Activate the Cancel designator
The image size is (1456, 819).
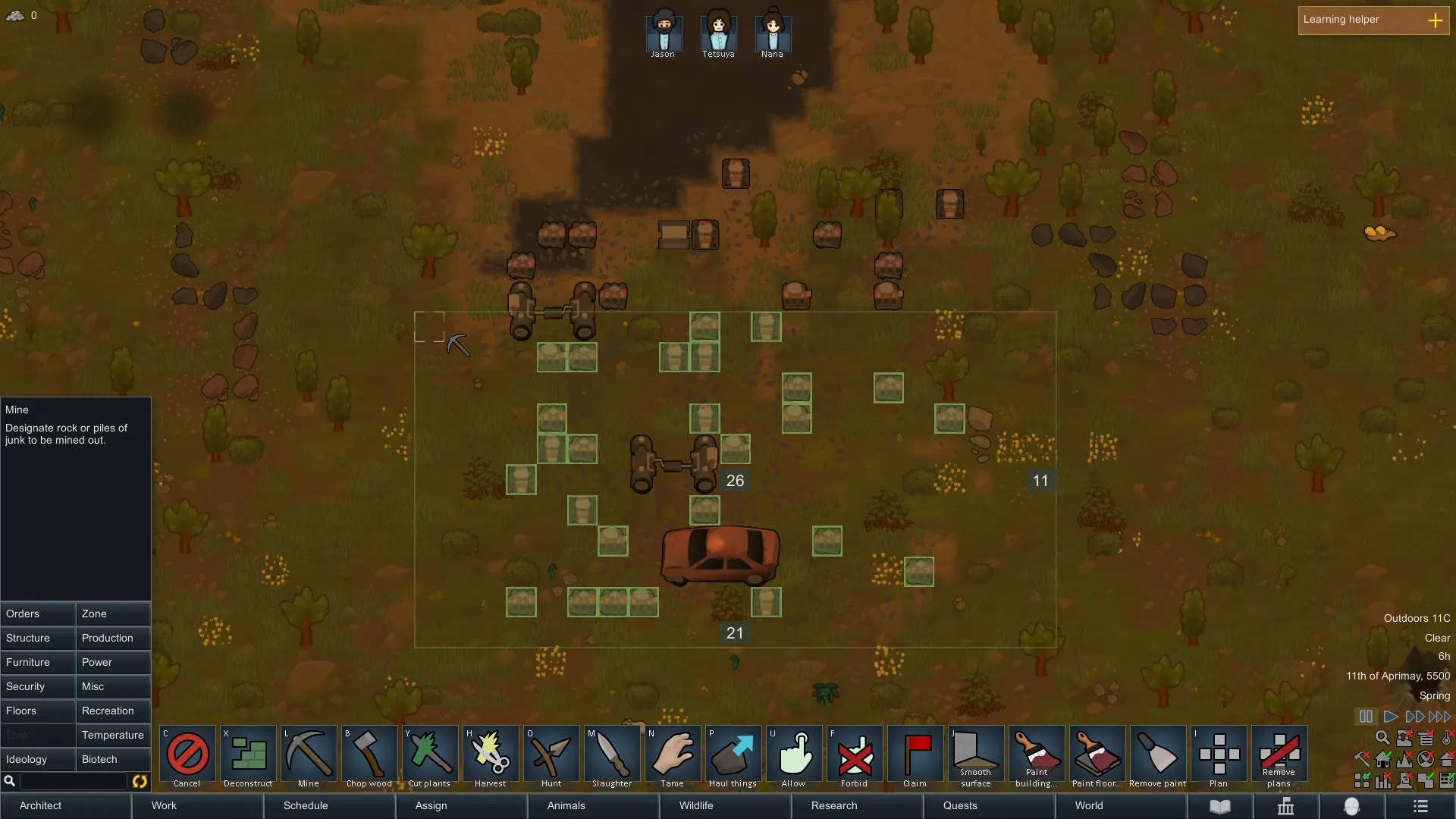coord(187,757)
